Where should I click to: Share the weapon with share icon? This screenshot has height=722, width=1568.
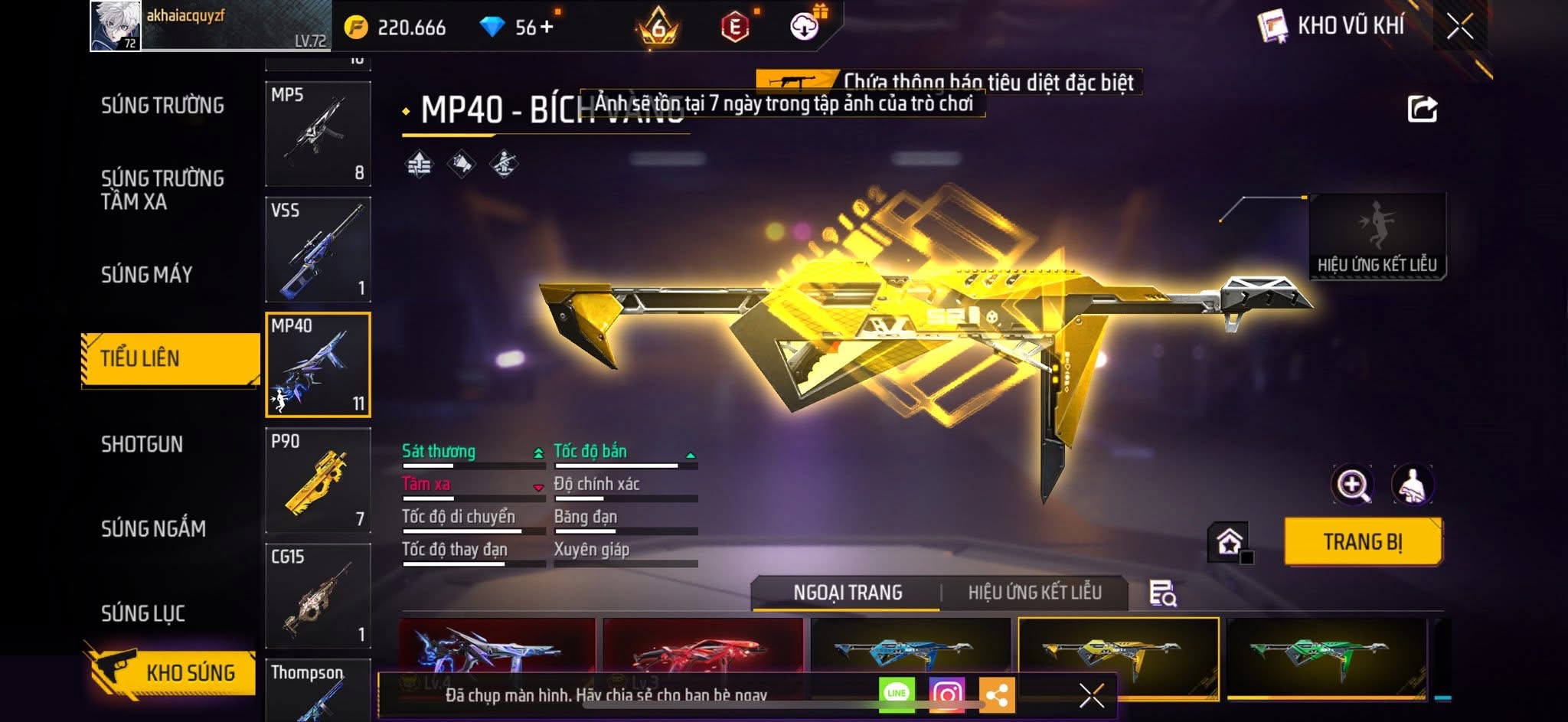[x=1422, y=109]
